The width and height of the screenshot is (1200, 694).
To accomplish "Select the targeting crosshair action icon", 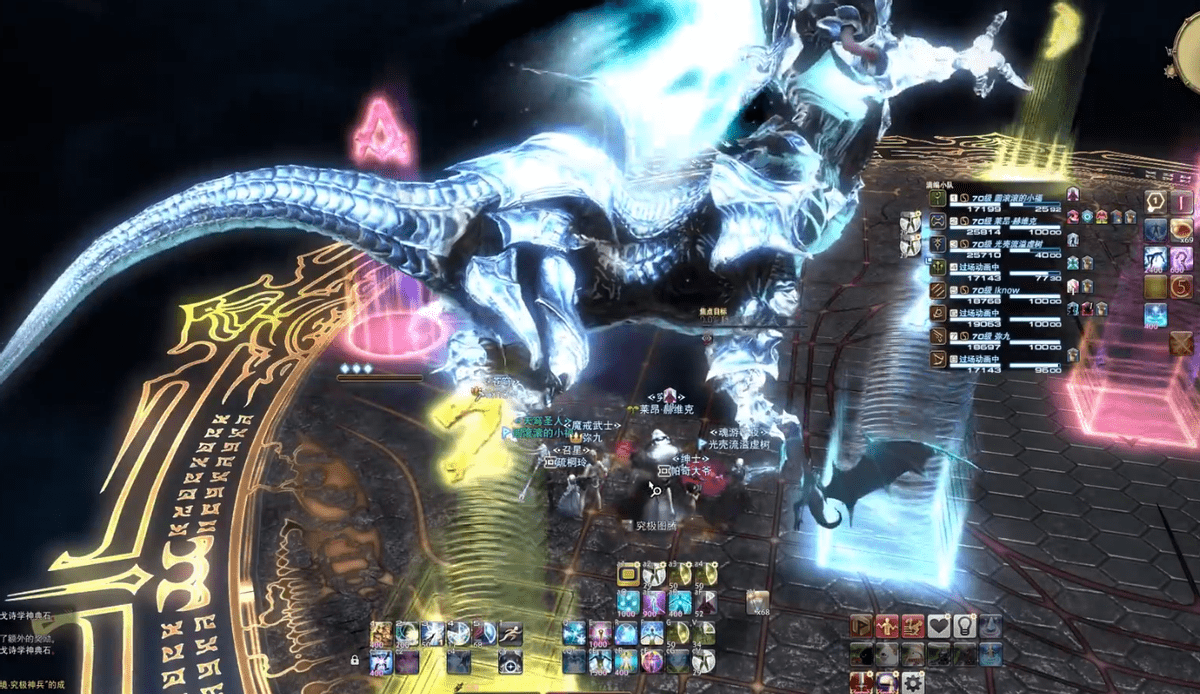I will (x=509, y=660).
